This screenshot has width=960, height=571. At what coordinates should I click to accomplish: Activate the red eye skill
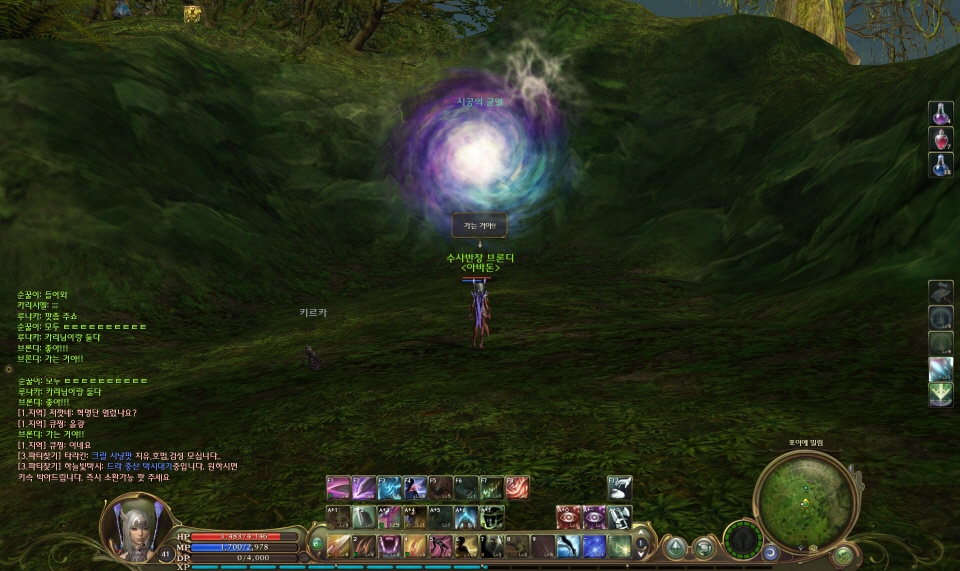point(568,516)
